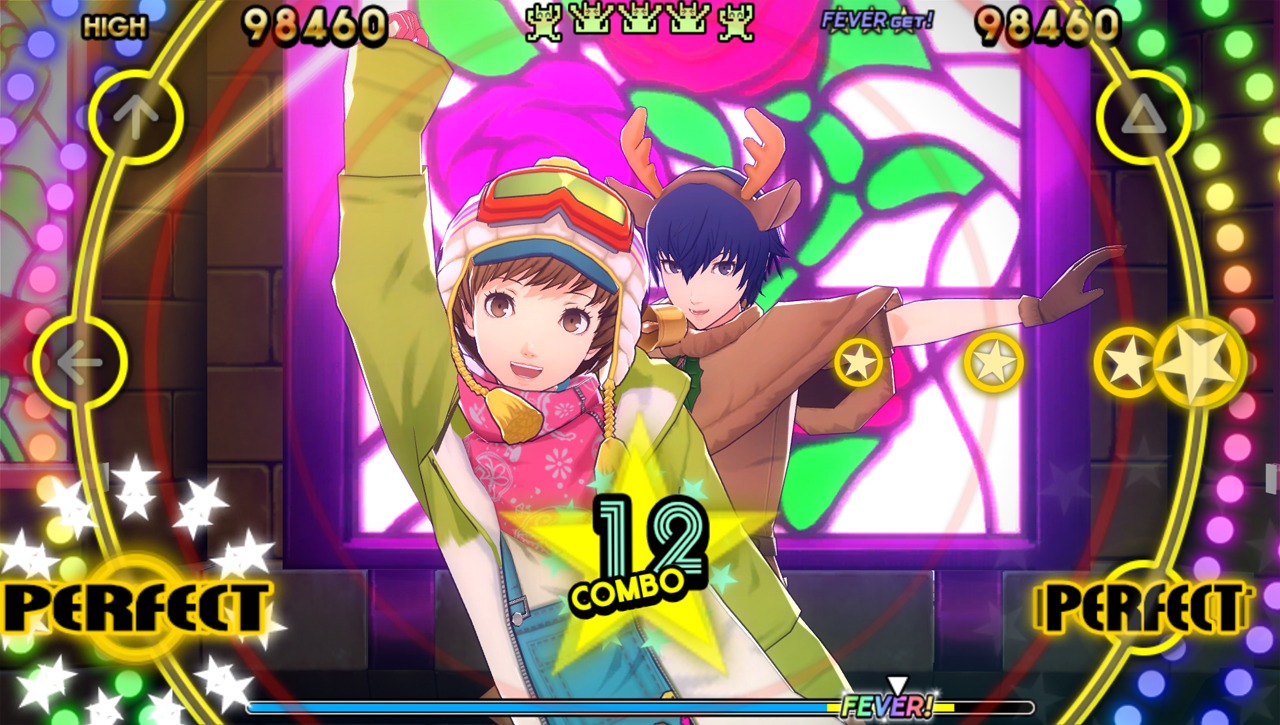
Task: Tap the up arrow note target ring
Action: pos(136,118)
